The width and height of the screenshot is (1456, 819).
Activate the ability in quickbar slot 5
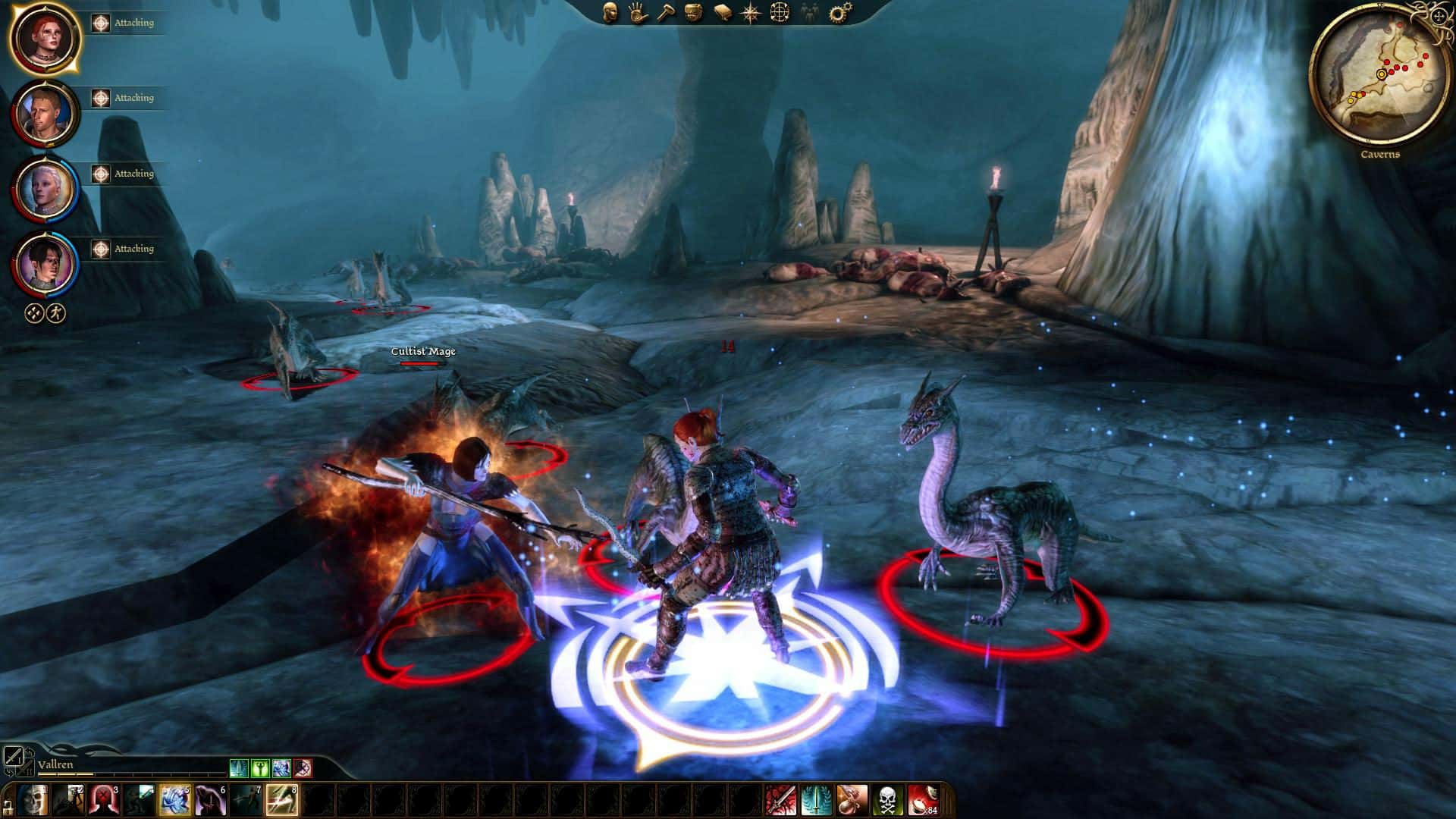[x=174, y=799]
